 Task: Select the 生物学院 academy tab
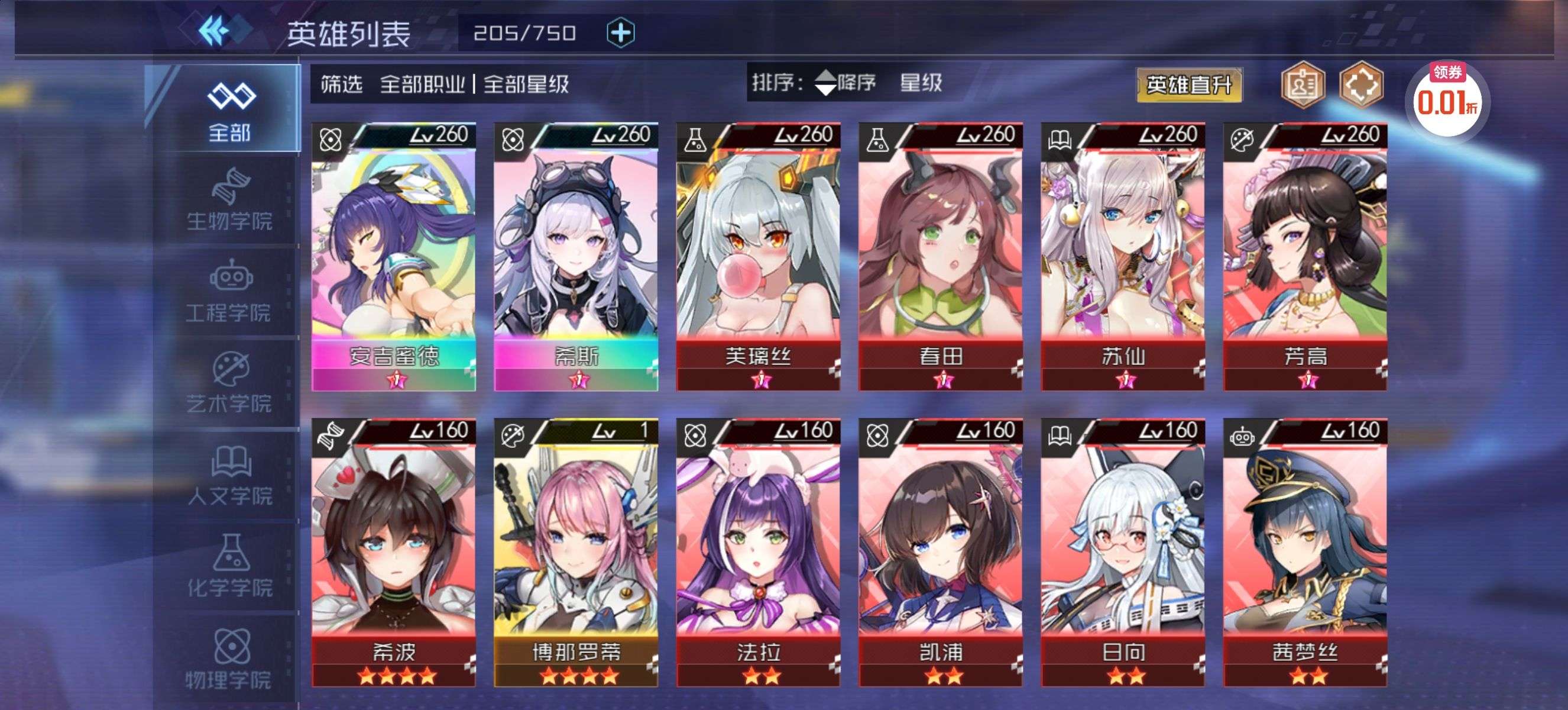(229, 201)
